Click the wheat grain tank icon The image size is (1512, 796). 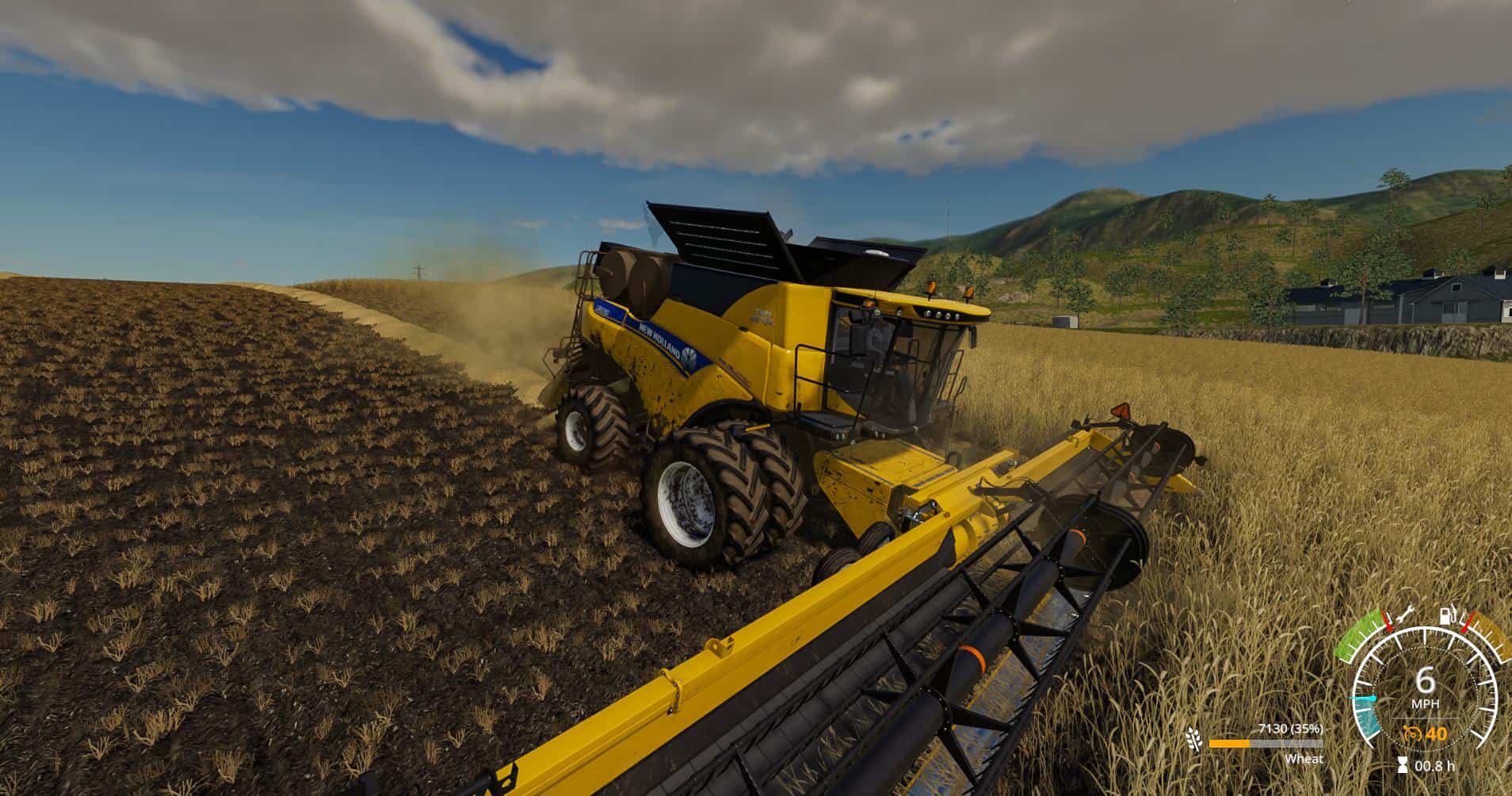1192,739
